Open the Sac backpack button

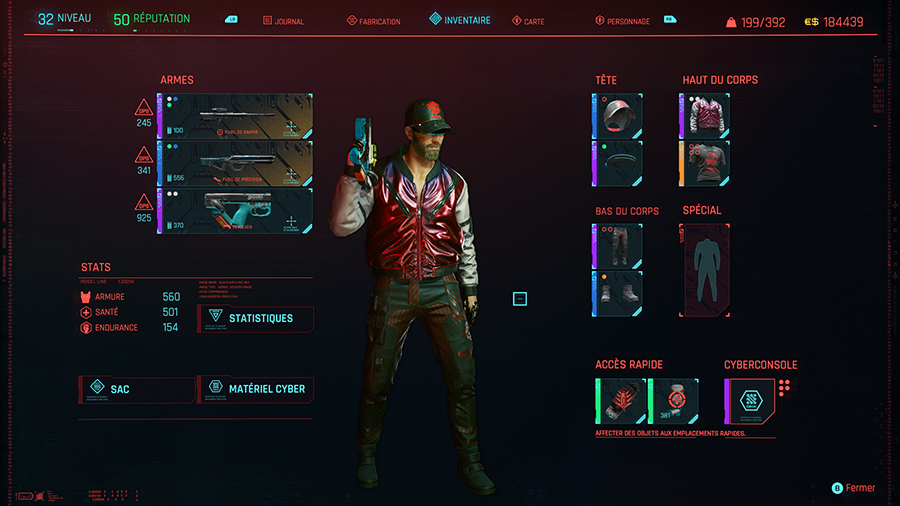pos(137,388)
